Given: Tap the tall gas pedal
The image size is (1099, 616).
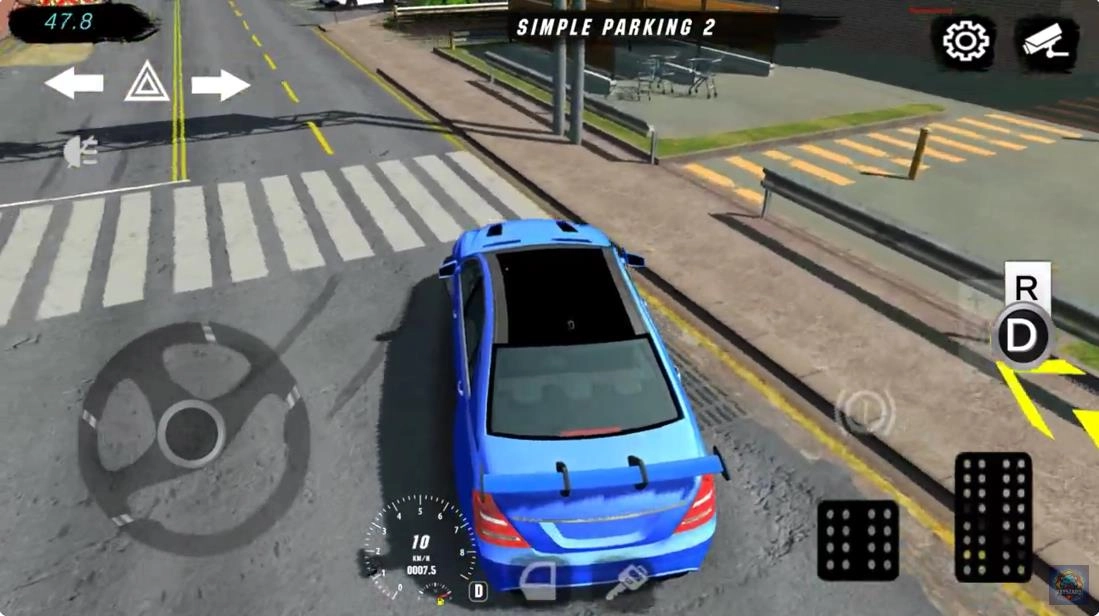Looking at the screenshot, I should tap(992, 517).
